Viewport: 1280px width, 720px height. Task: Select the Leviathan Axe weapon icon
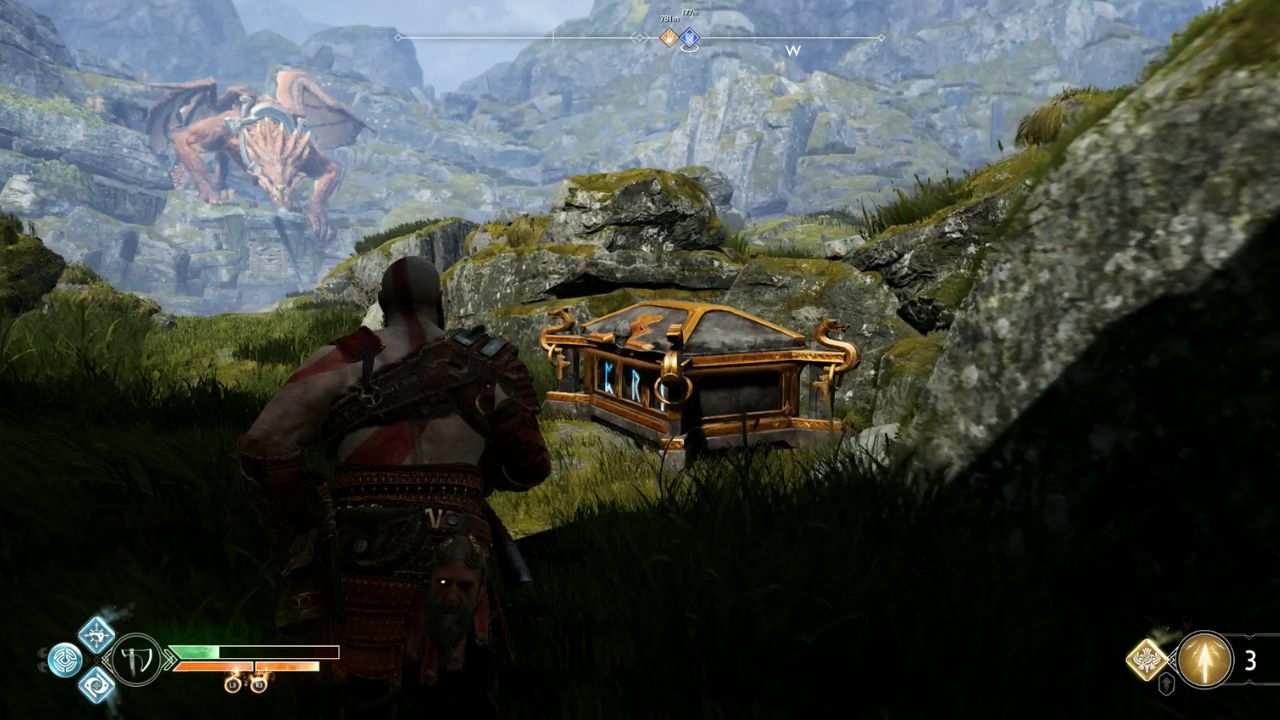tap(136, 660)
